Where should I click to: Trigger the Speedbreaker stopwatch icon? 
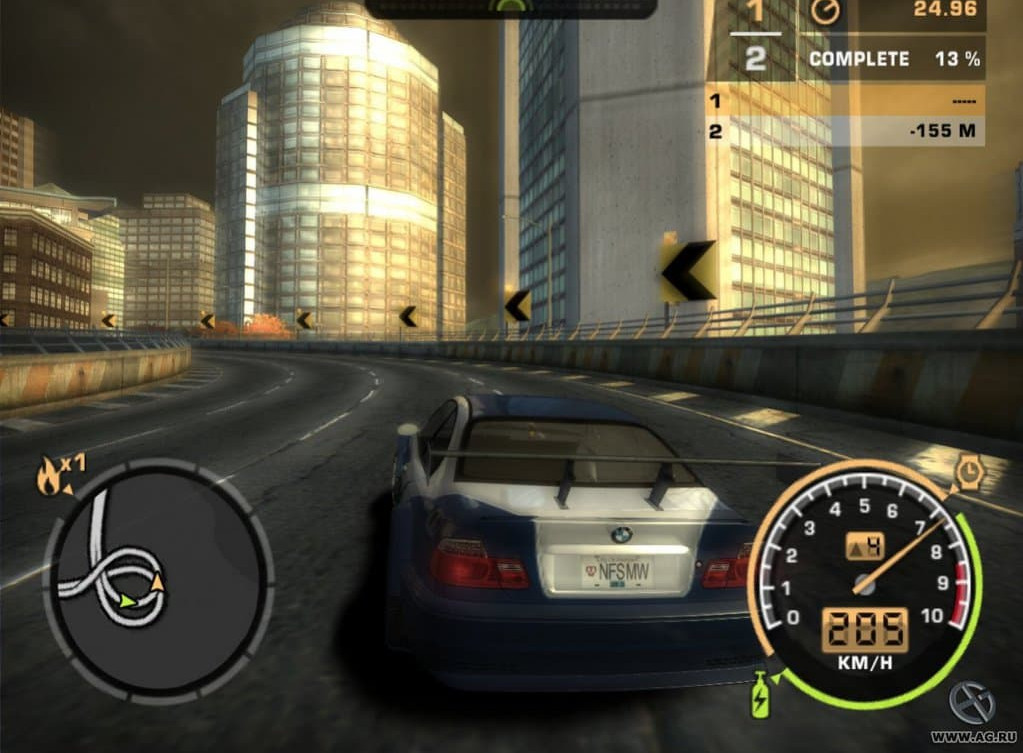tap(967, 471)
